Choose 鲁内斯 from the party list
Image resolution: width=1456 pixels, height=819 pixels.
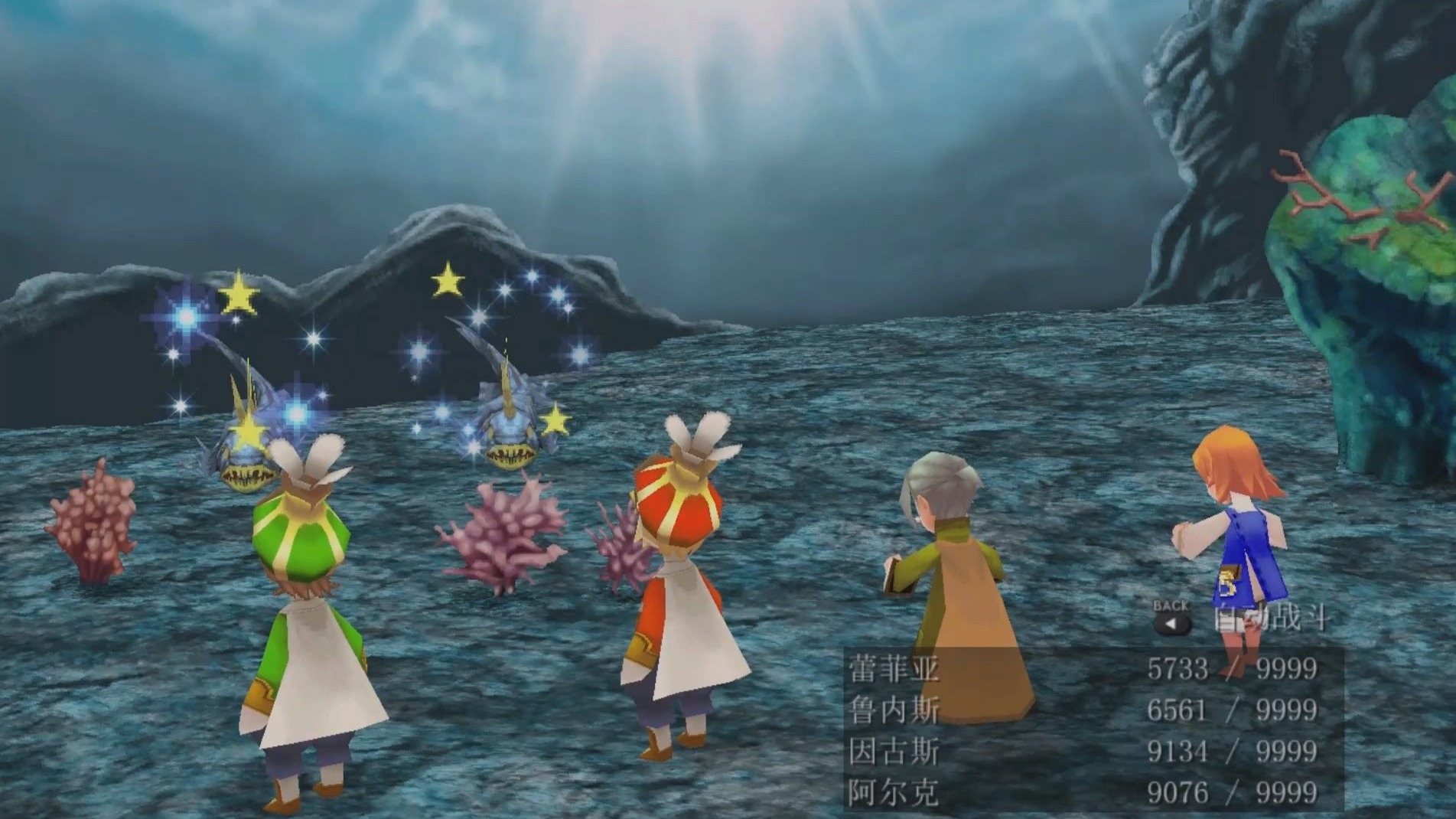click(894, 711)
